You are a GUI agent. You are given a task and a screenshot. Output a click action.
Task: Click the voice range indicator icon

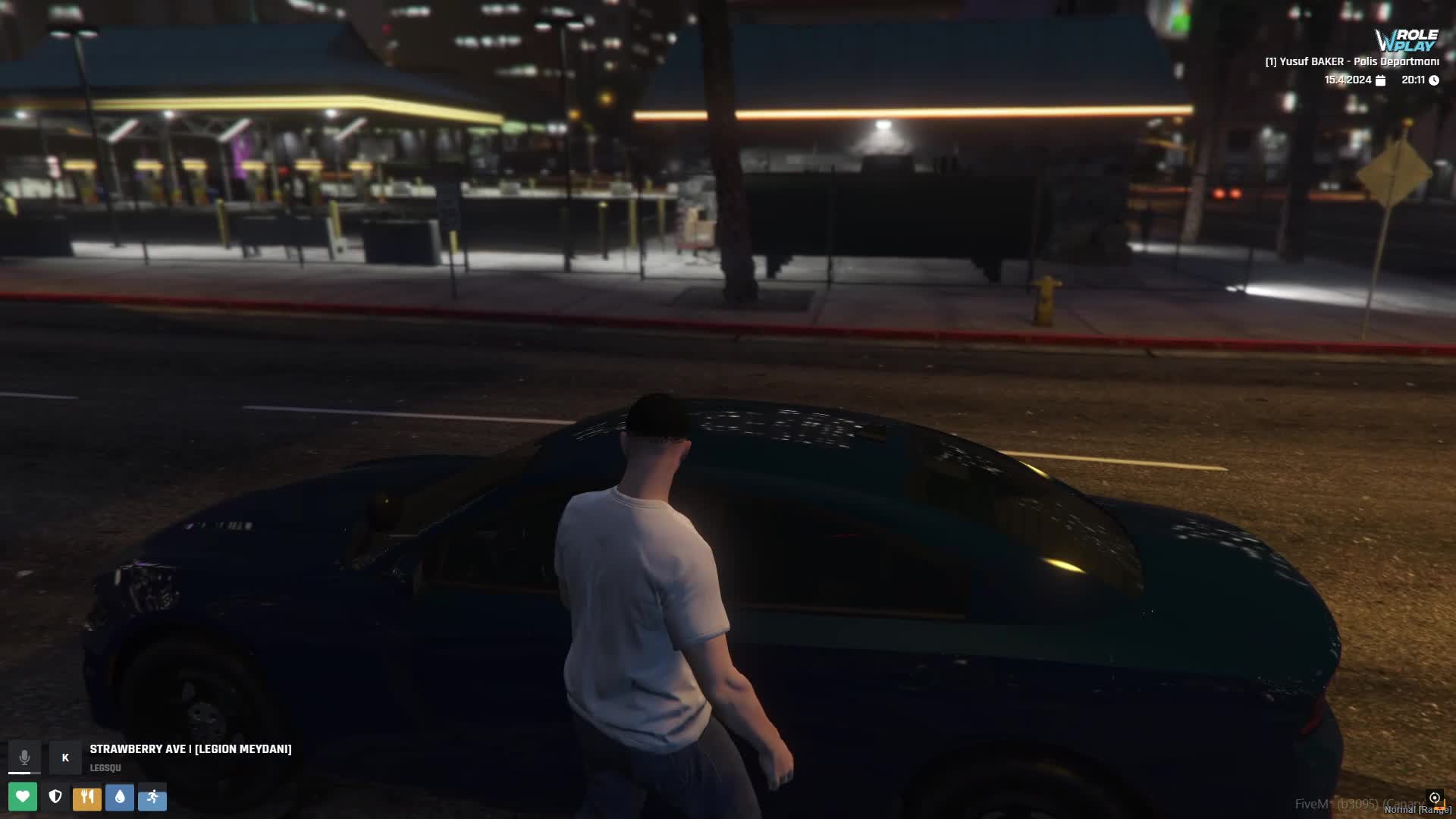pyautogui.click(x=1434, y=798)
